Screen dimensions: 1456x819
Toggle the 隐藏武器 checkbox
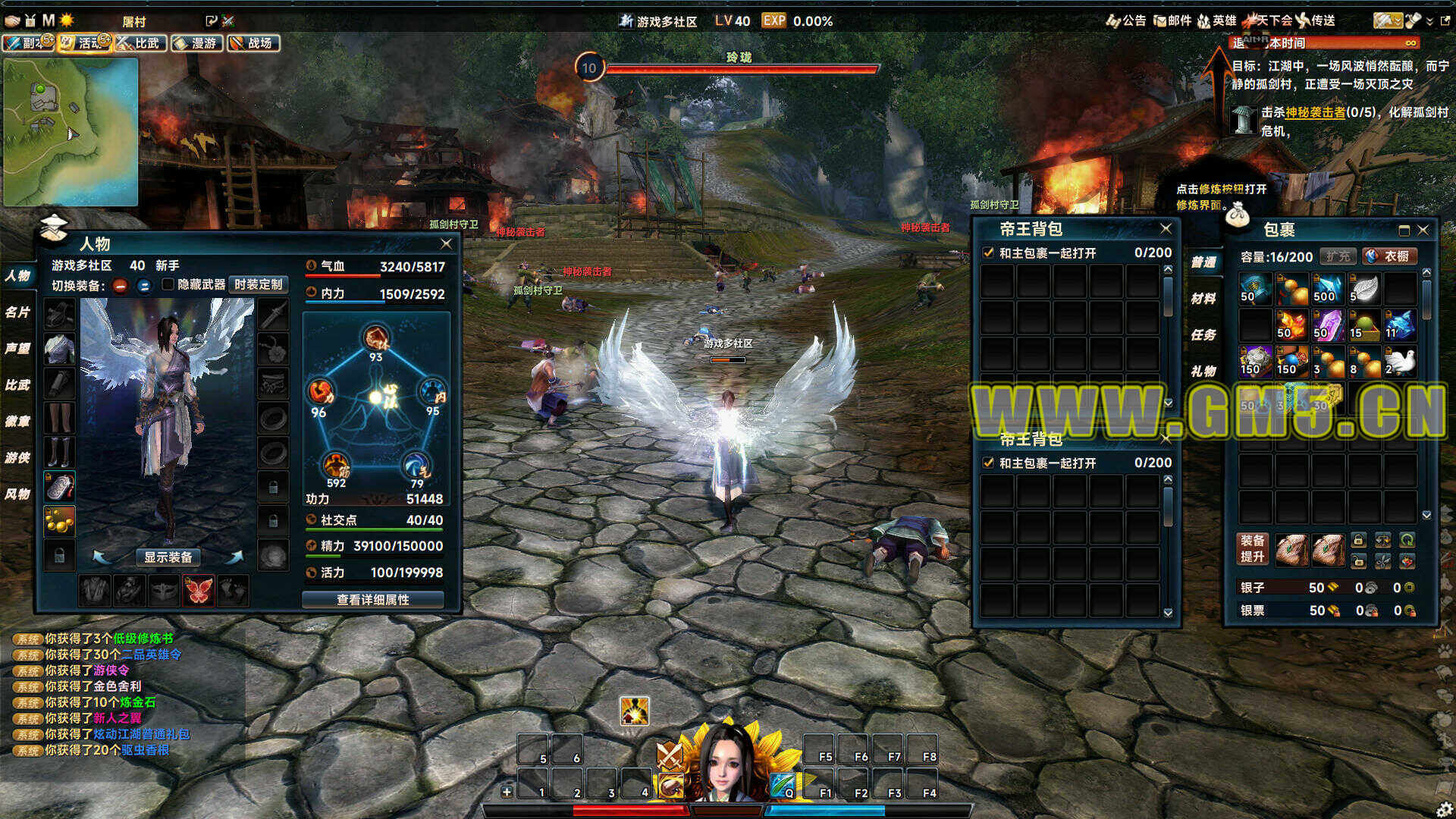point(168,284)
